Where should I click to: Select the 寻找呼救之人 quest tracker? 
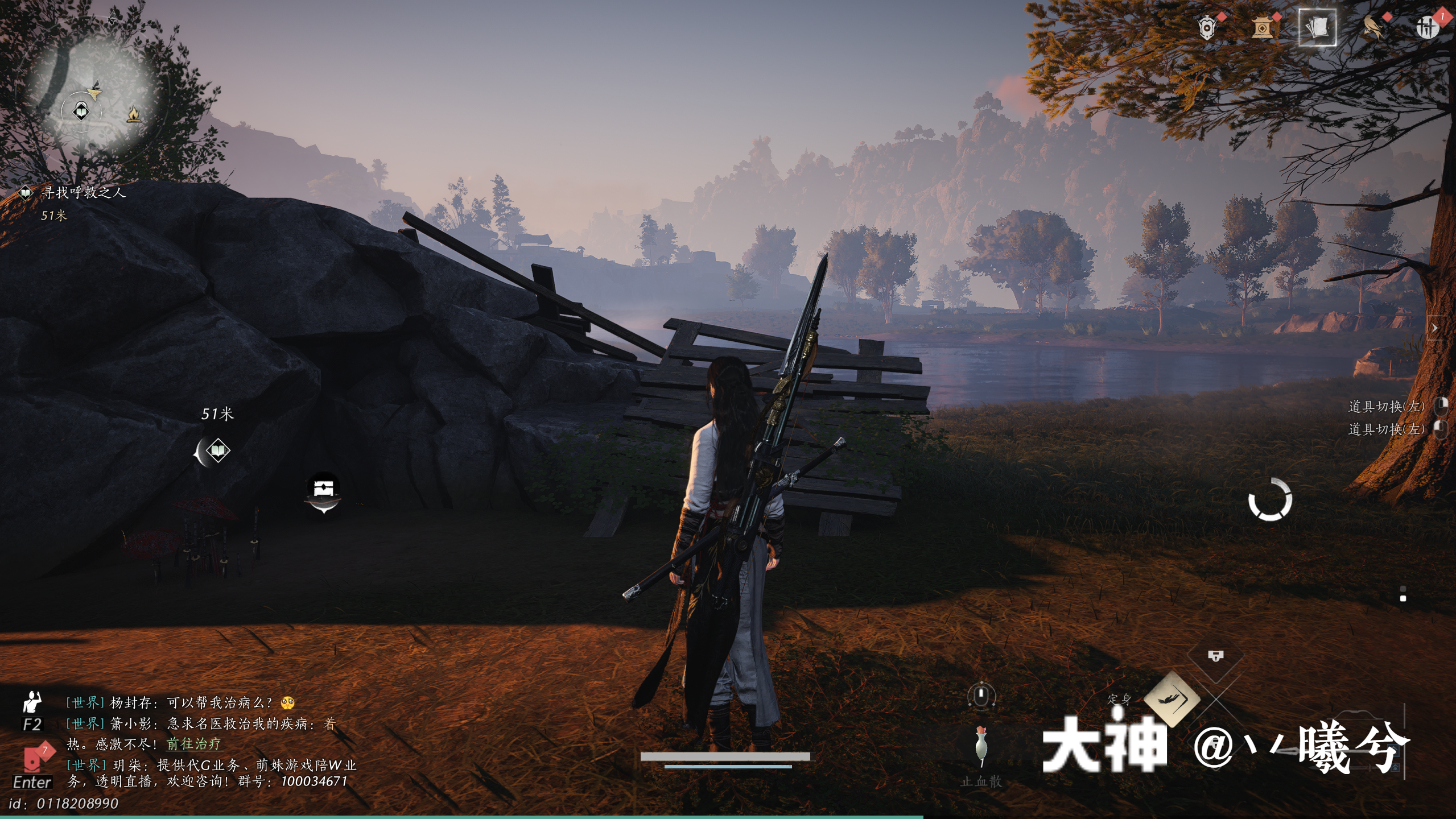(82, 193)
